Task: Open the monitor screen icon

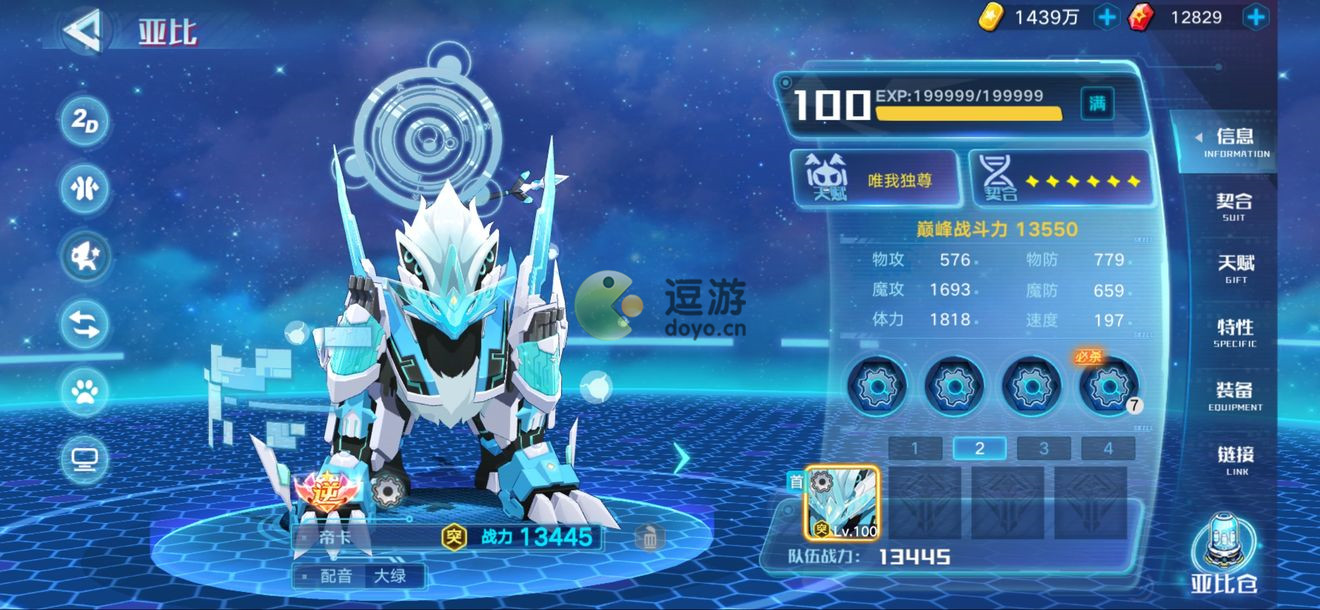Action: pyautogui.click(x=85, y=459)
